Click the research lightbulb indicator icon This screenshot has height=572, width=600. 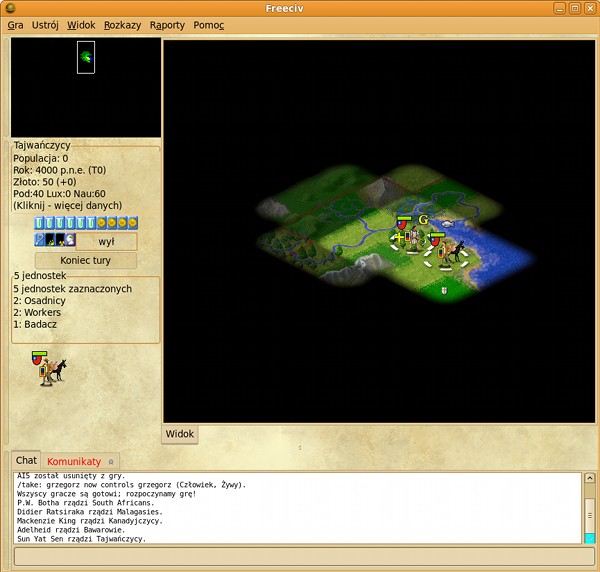point(40,241)
